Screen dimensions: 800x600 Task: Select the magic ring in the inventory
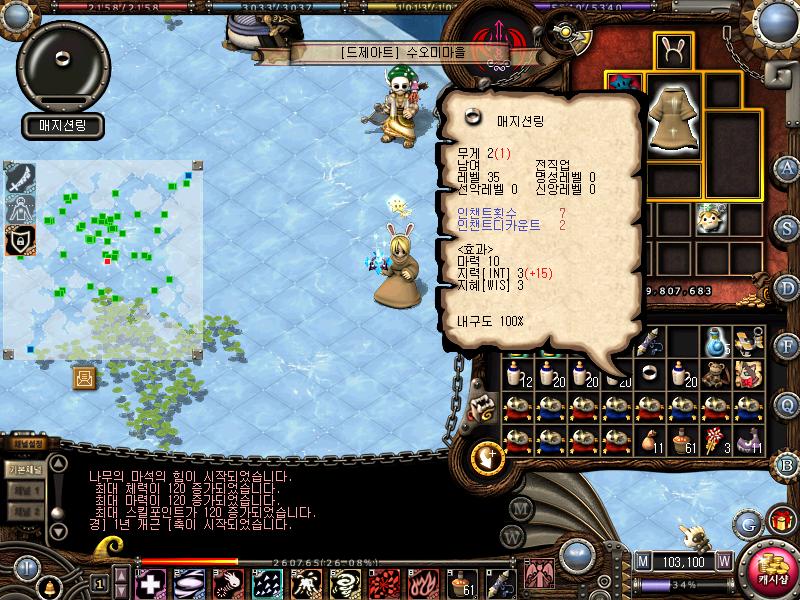[651, 373]
